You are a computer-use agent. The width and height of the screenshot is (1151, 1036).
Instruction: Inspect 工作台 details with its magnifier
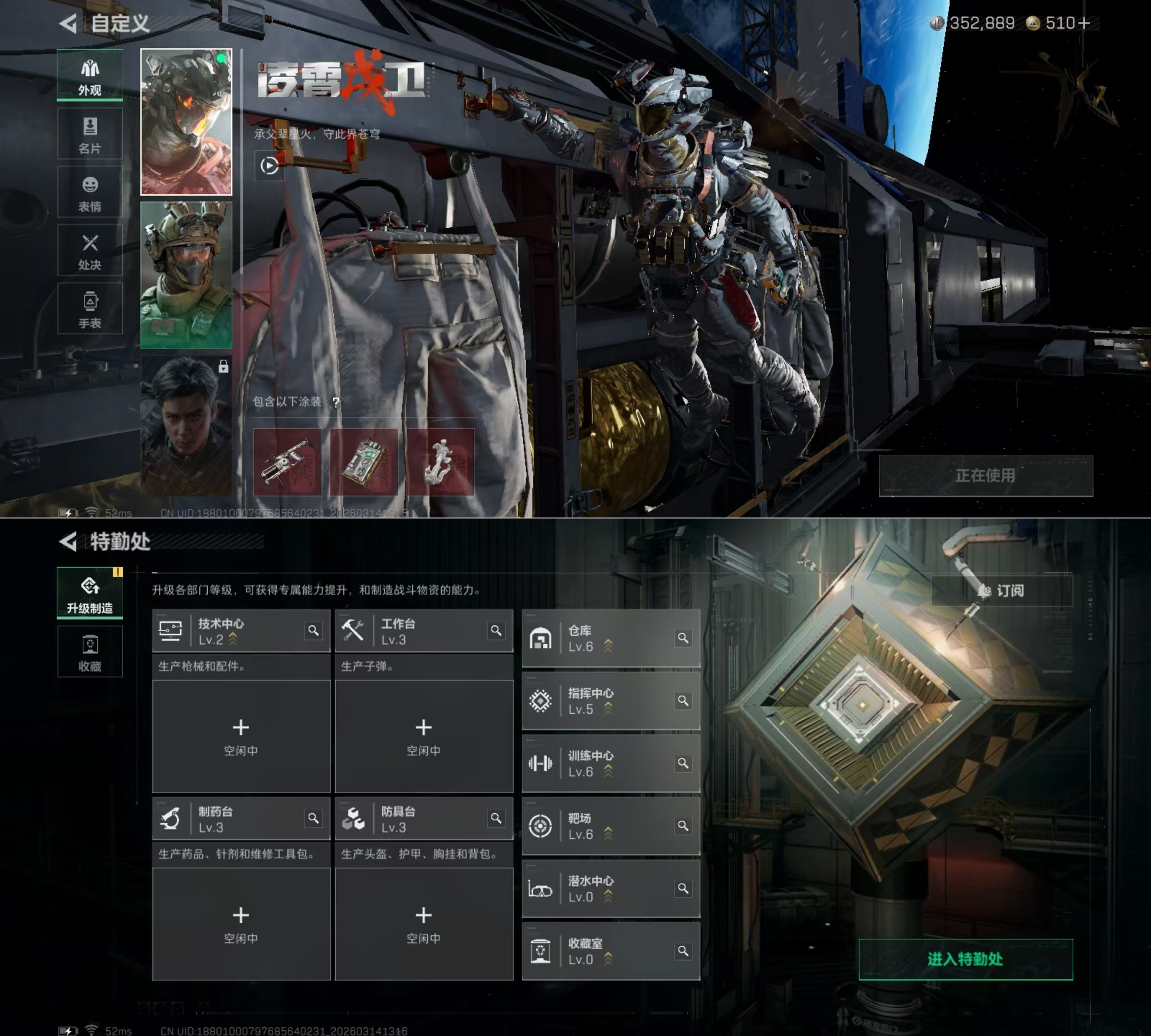point(496,631)
